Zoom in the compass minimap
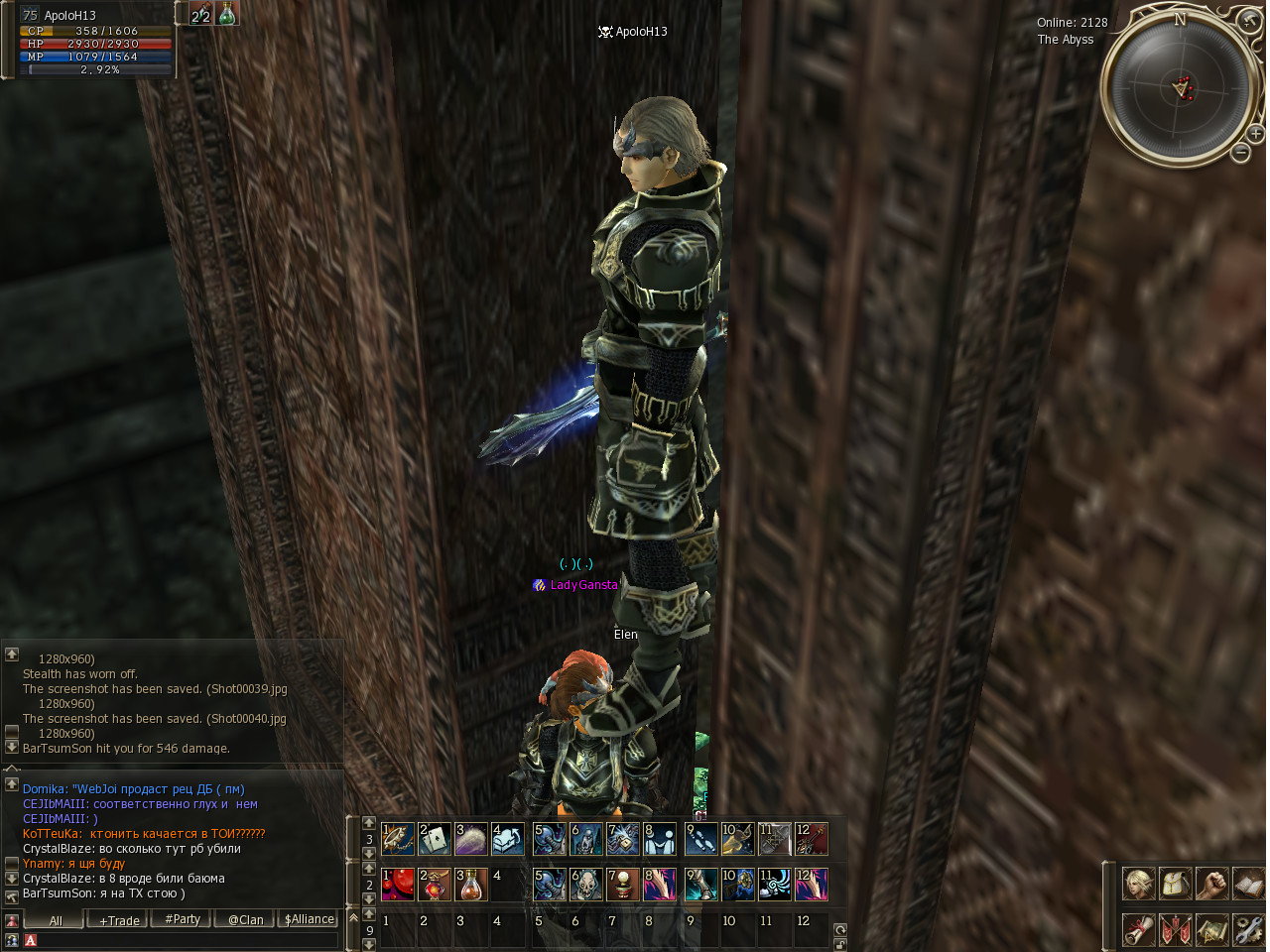 (1255, 133)
